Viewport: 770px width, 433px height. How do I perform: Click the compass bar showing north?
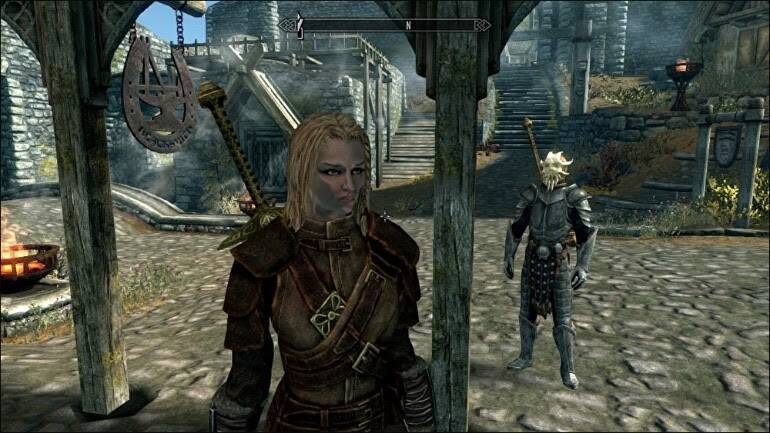click(x=385, y=25)
